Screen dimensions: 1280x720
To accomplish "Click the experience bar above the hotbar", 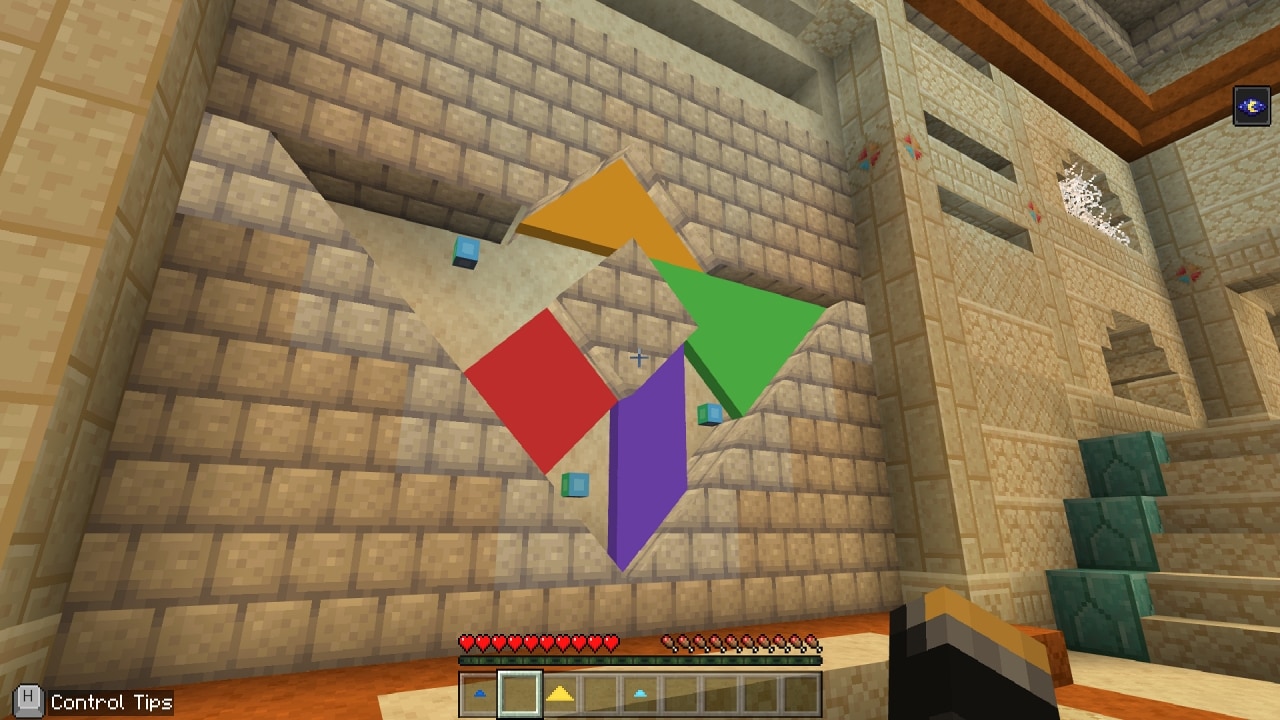I will tap(640, 661).
